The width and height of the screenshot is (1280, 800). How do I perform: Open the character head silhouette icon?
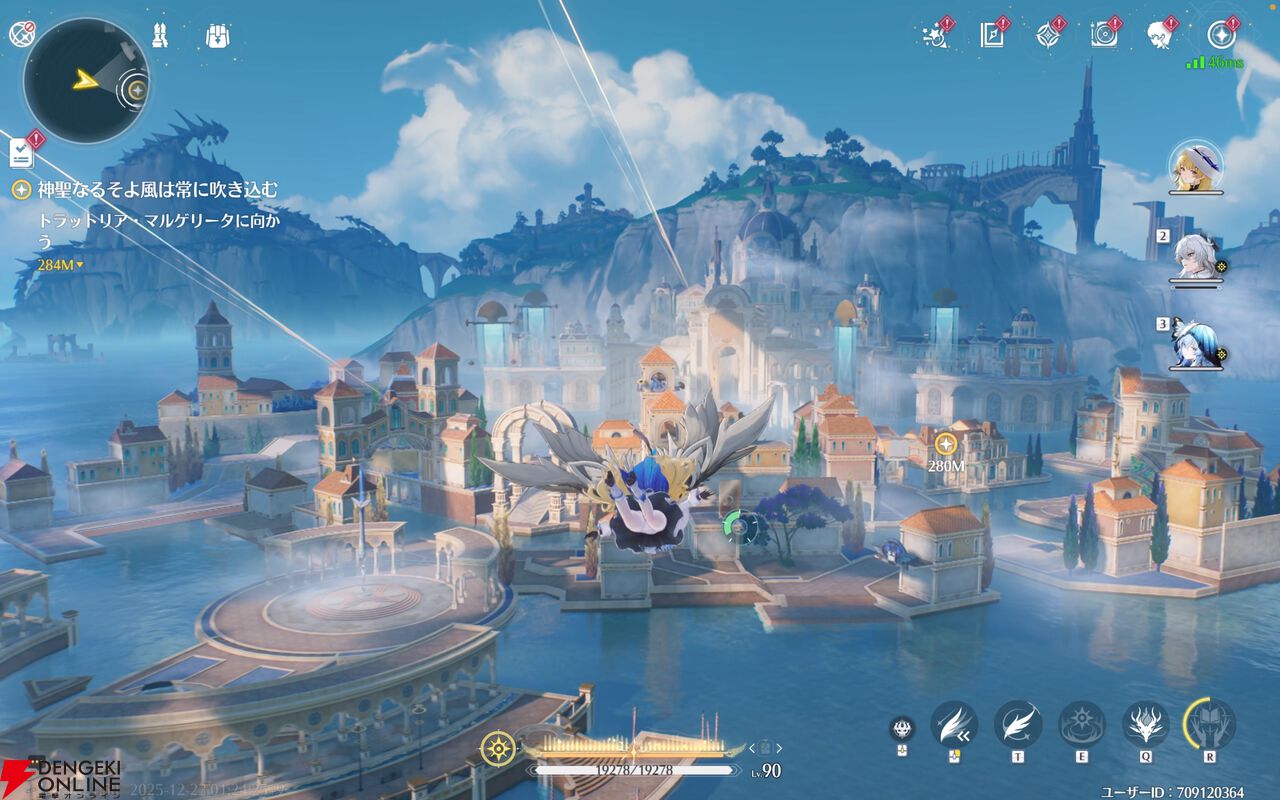(x=1160, y=35)
